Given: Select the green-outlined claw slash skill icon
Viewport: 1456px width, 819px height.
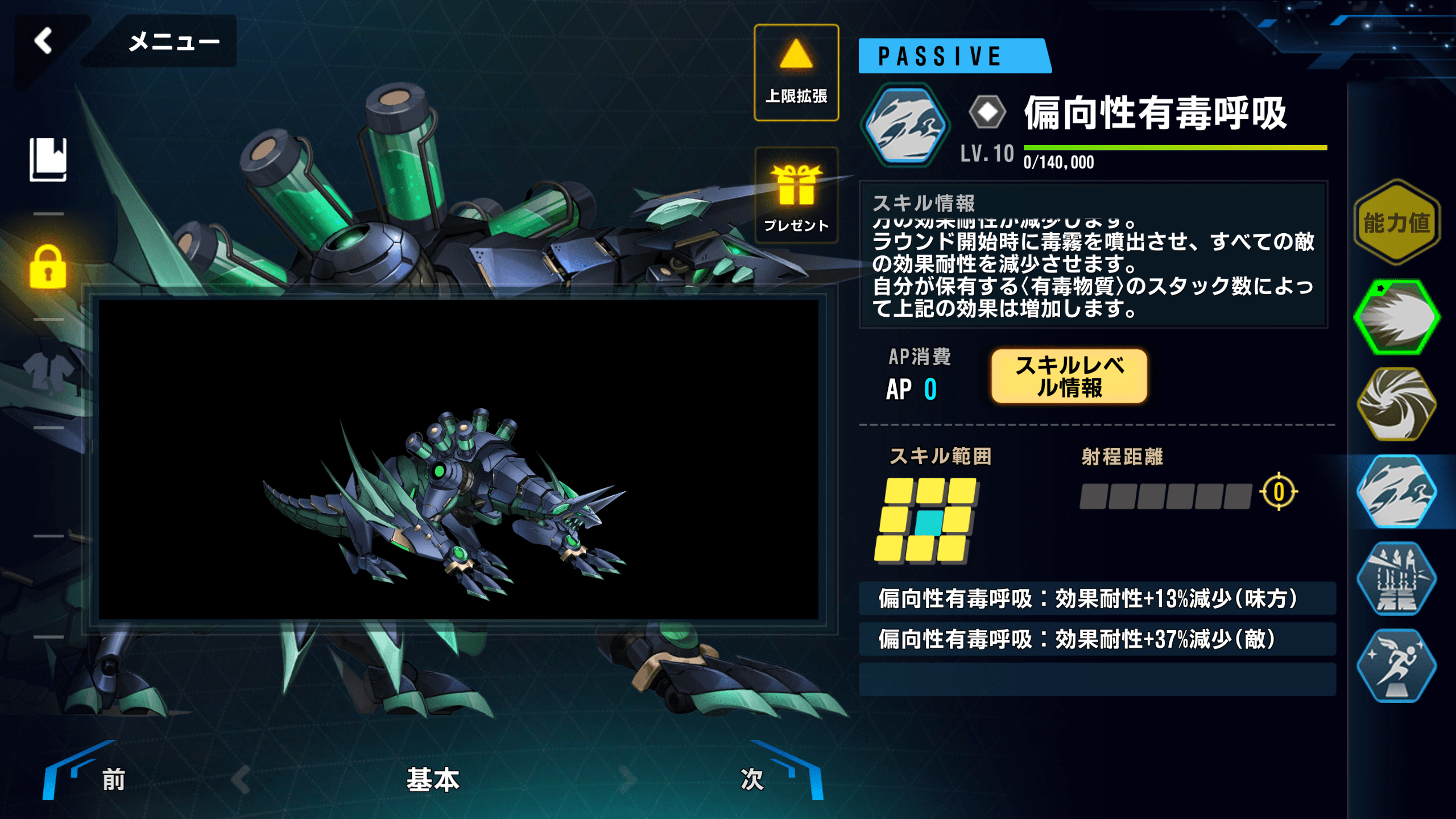Looking at the screenshot, I should coord(1396,317).
